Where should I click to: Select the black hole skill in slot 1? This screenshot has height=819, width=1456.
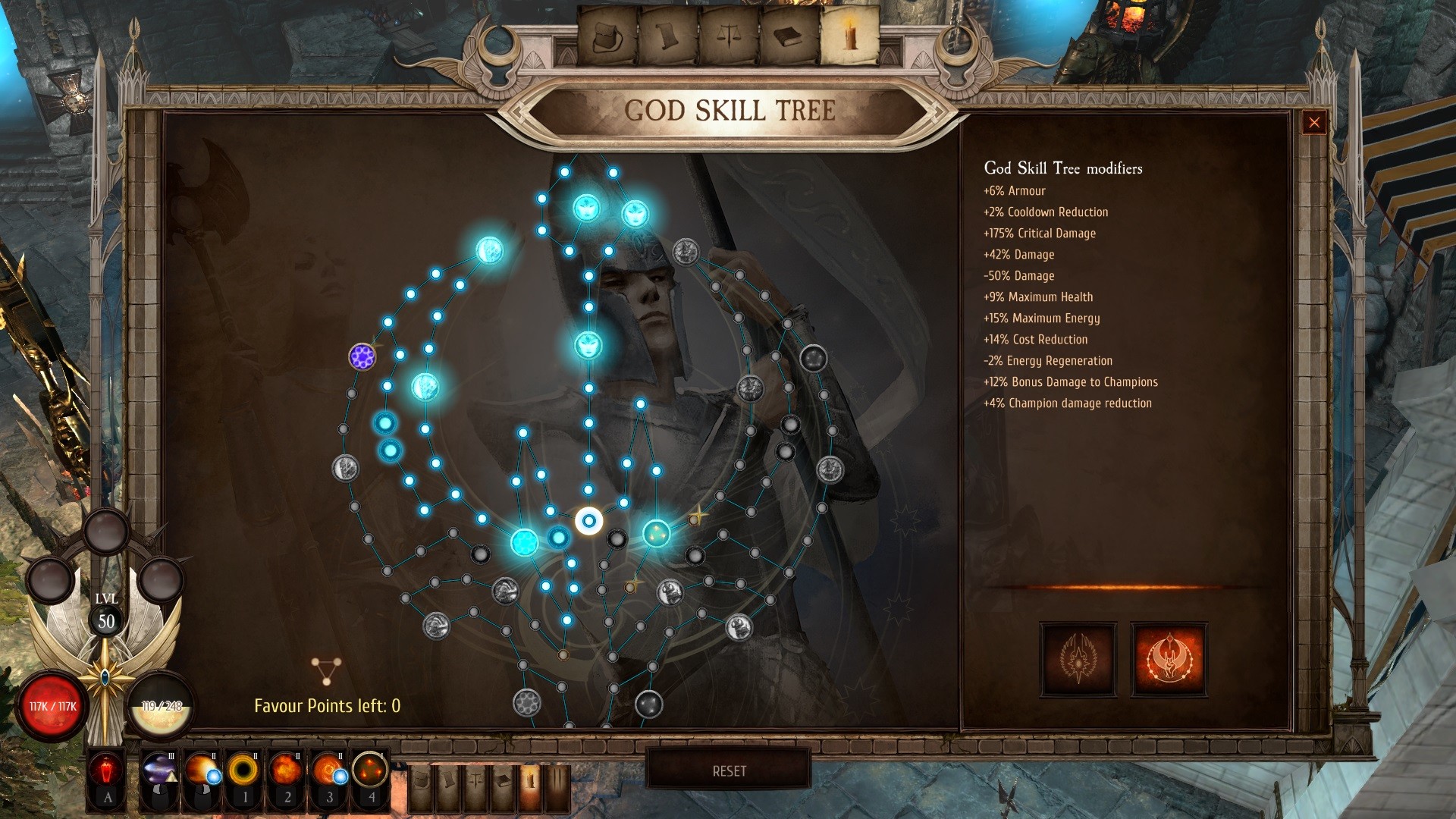[243, 768]
